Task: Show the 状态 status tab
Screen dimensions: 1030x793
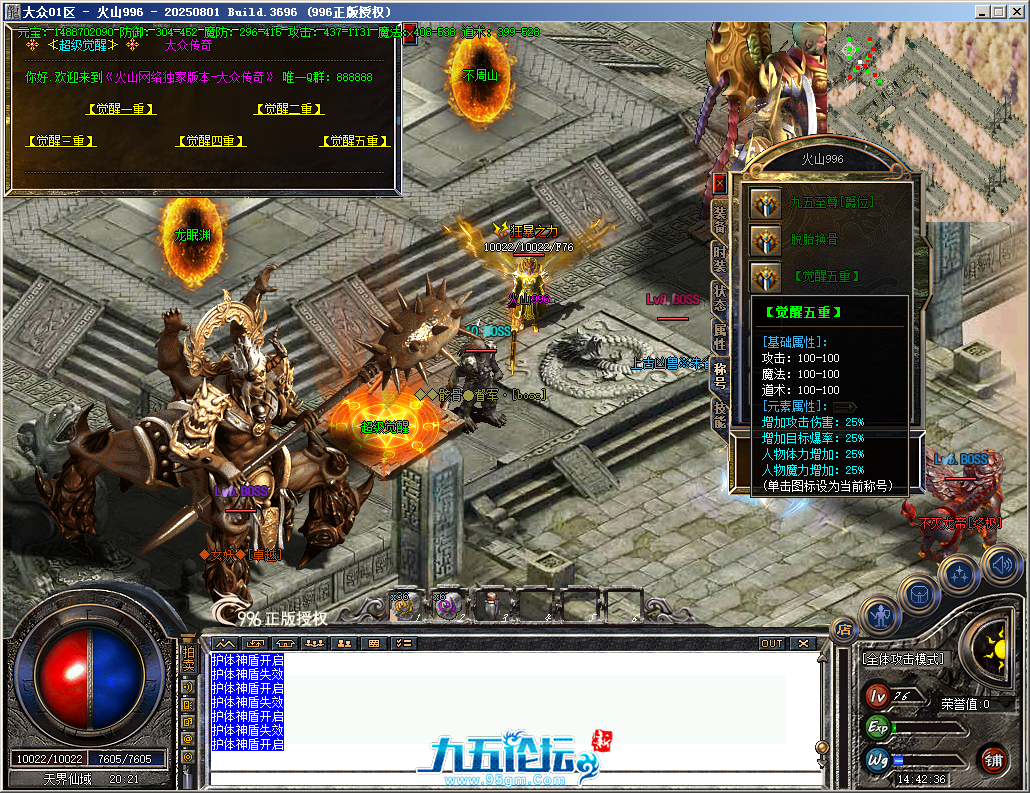Action: (719, 296)
